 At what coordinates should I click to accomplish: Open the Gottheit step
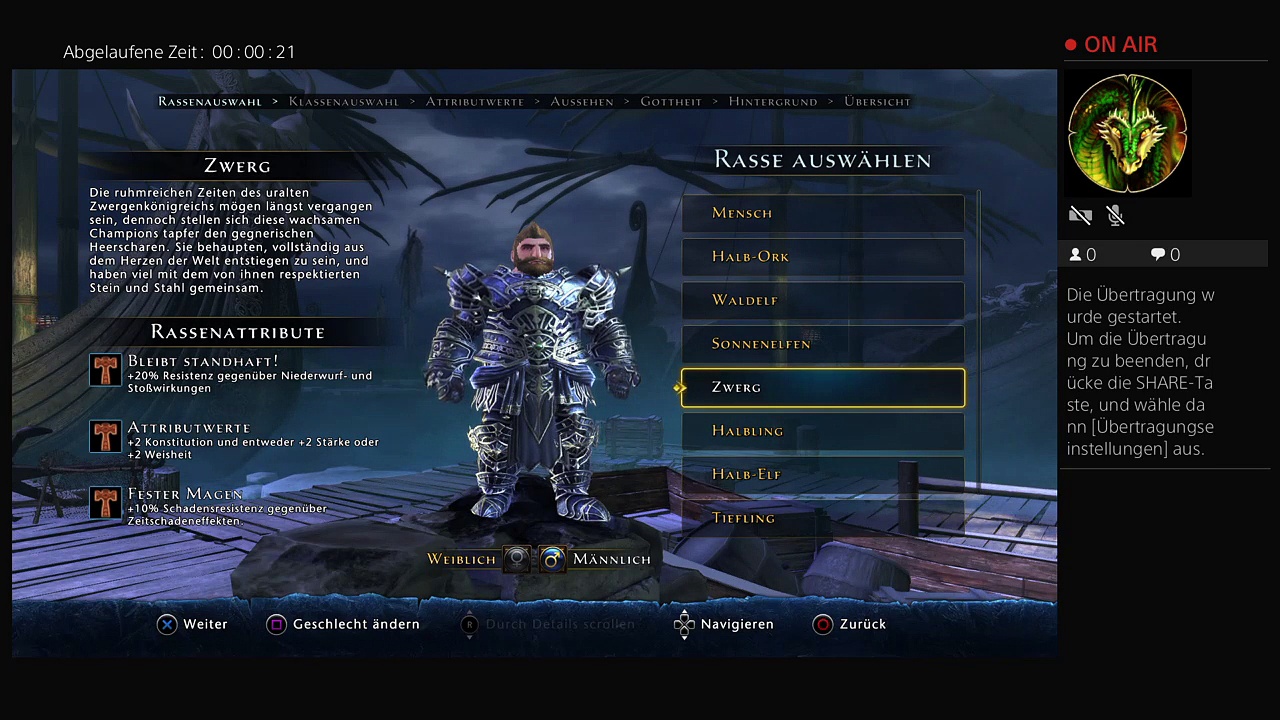pos(671,102)
